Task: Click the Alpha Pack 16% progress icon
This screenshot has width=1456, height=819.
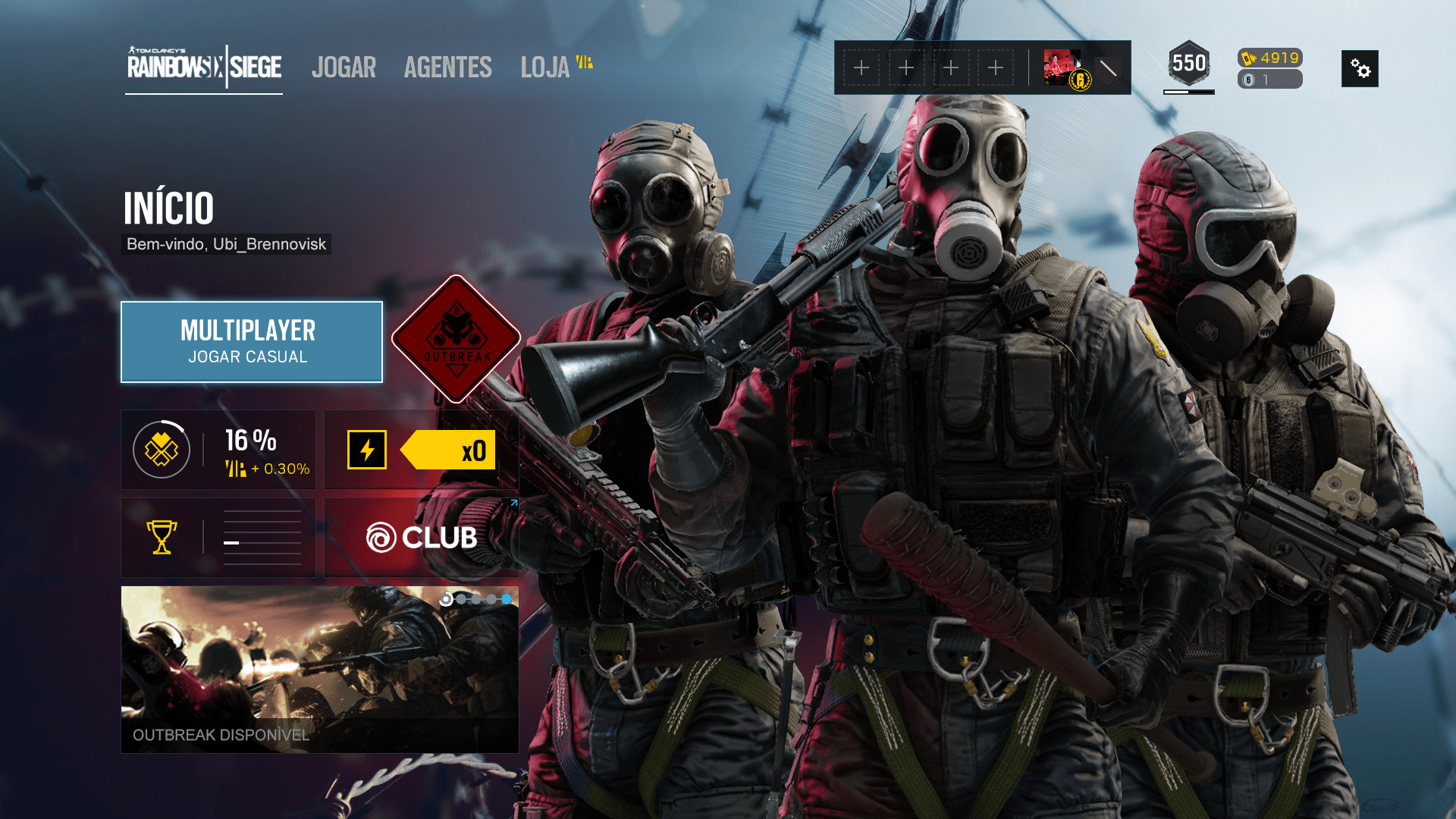Action: coord(160,449)
